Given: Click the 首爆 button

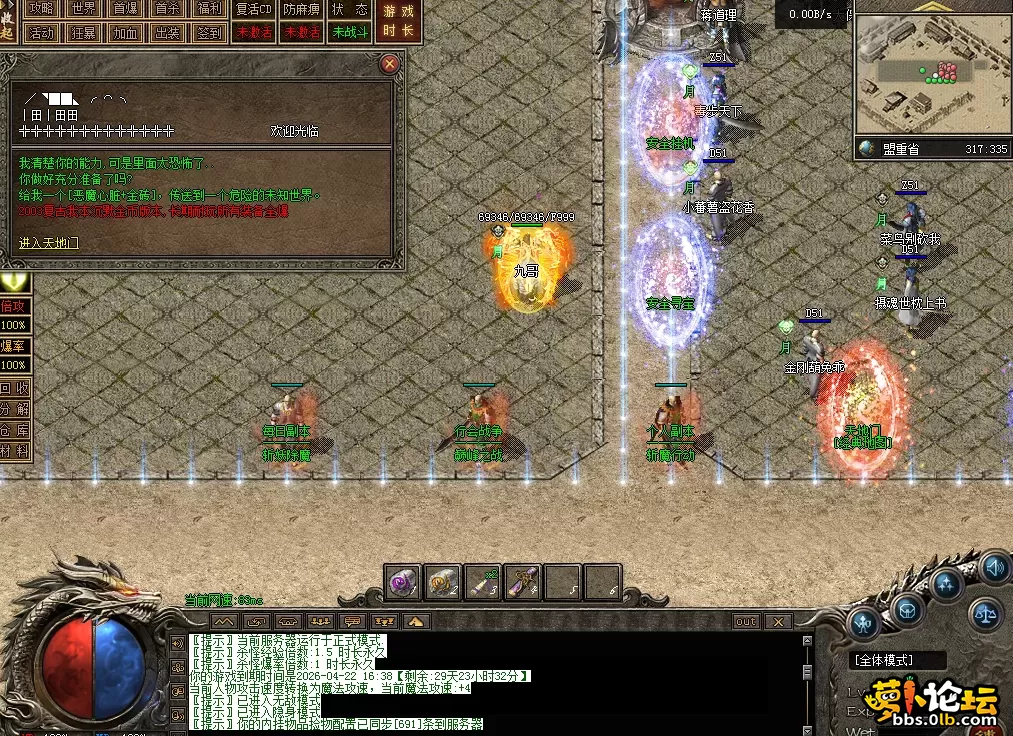Looking at the screenshot, I should tap(126, 9).
